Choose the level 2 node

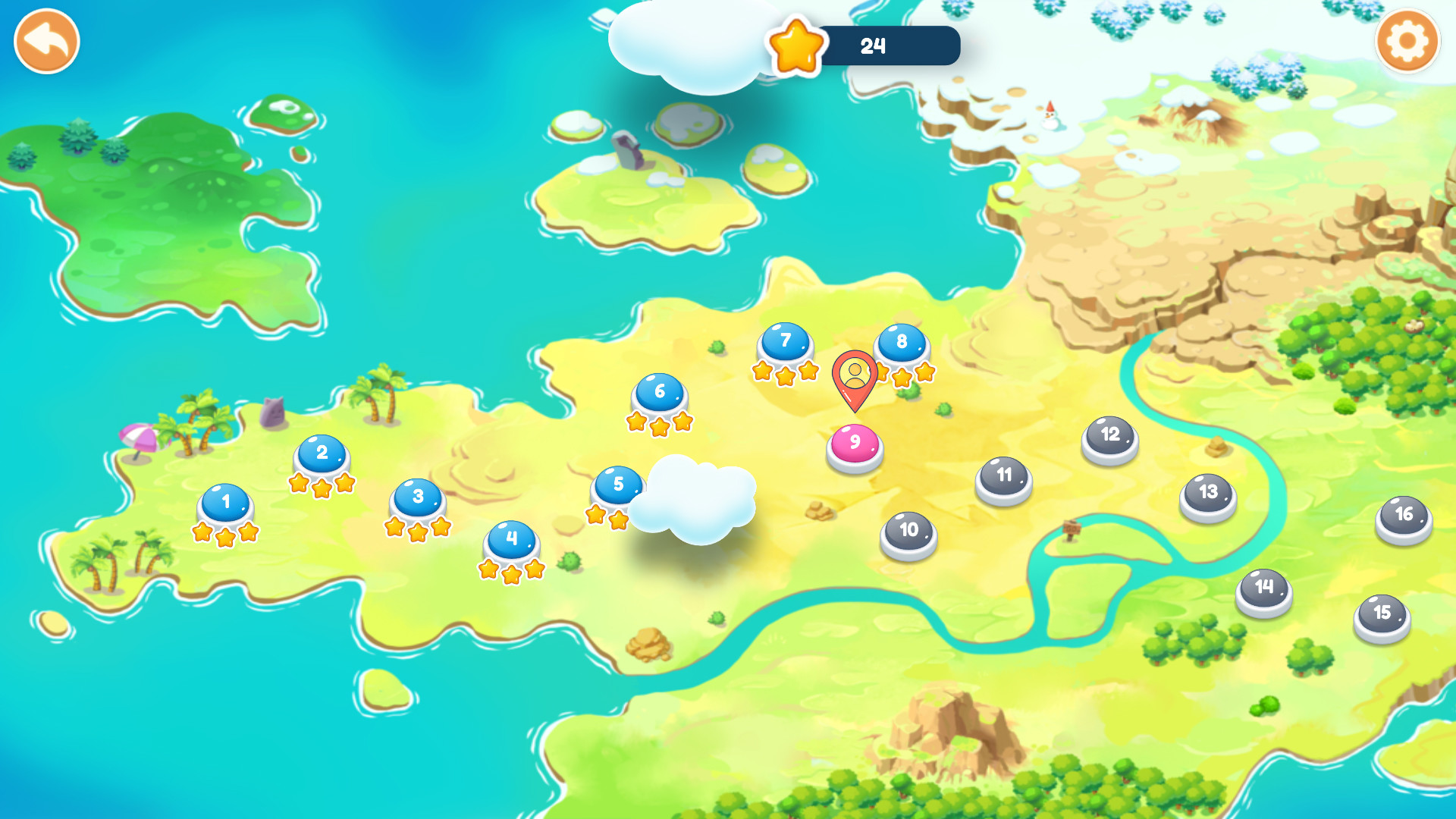[x=322, y=453]
